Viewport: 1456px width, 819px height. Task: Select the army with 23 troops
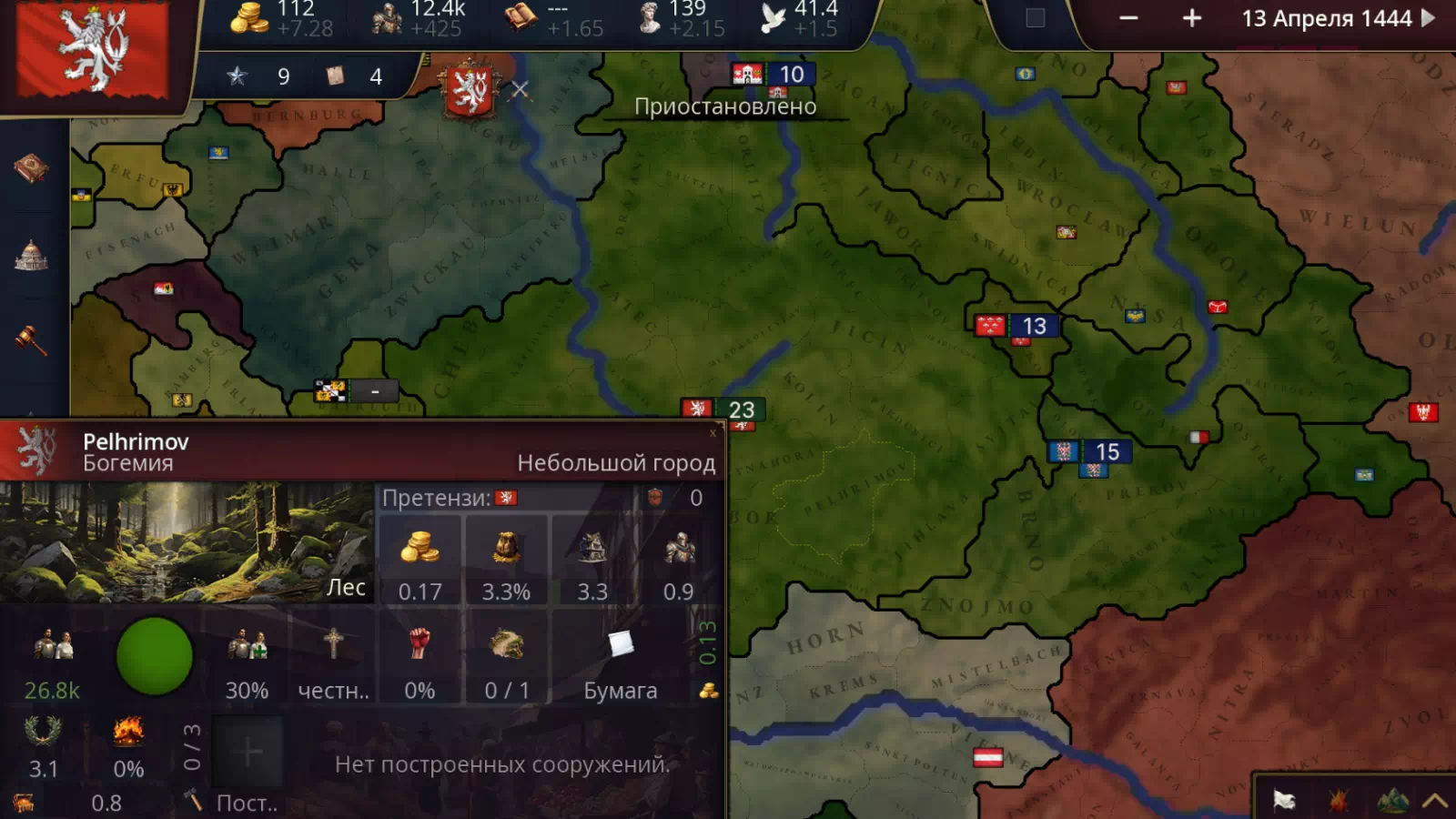(724, 409)
